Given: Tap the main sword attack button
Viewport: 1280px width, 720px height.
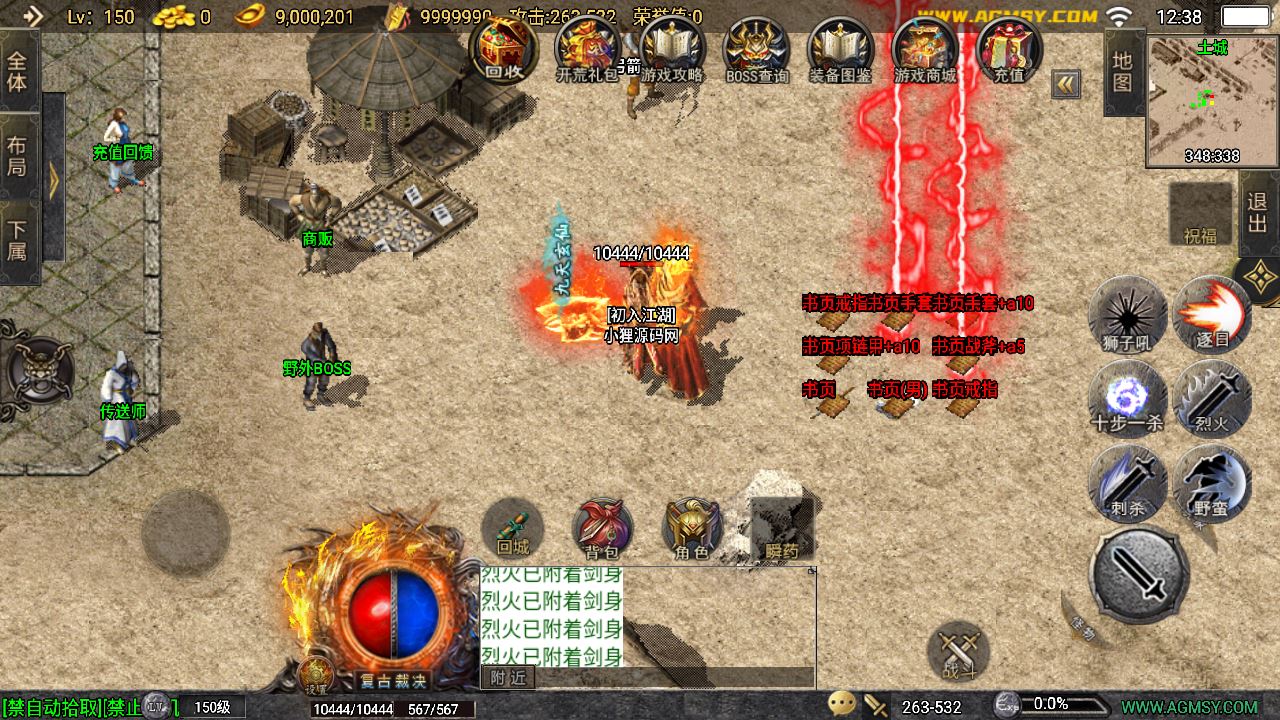Looking at the screenshot, I should tap(1139, 574).
